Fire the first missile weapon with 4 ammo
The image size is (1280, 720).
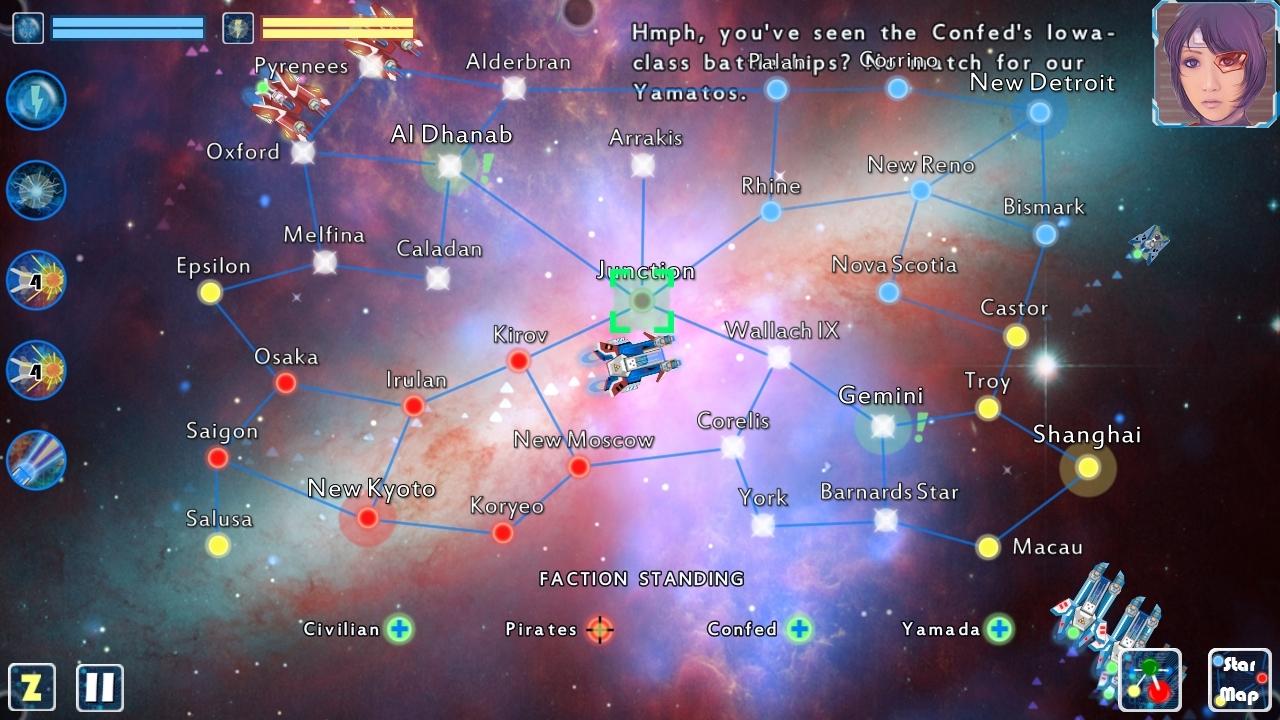35,281
